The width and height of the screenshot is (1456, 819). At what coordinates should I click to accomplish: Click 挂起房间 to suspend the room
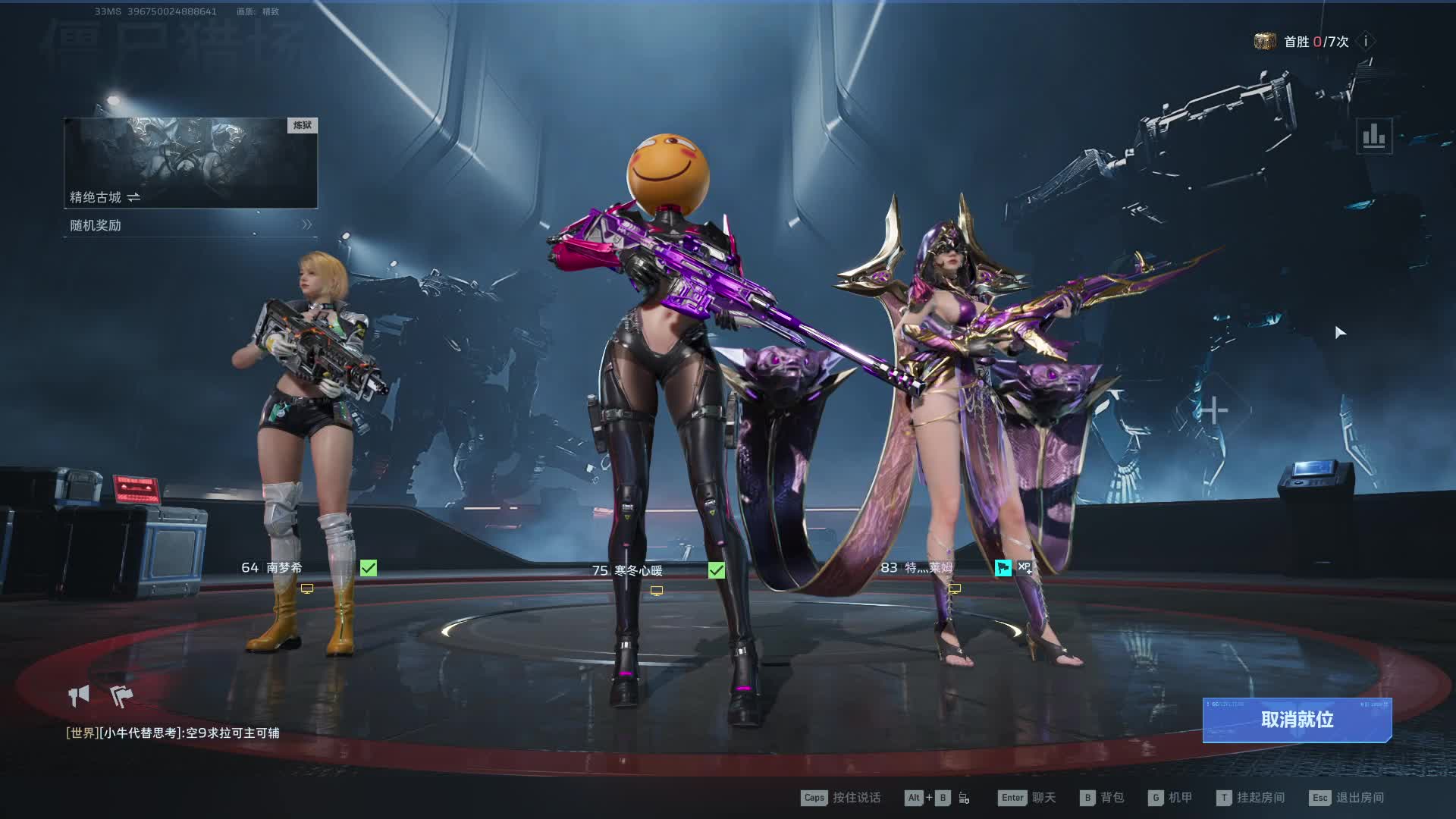[x=1250, y=797]
